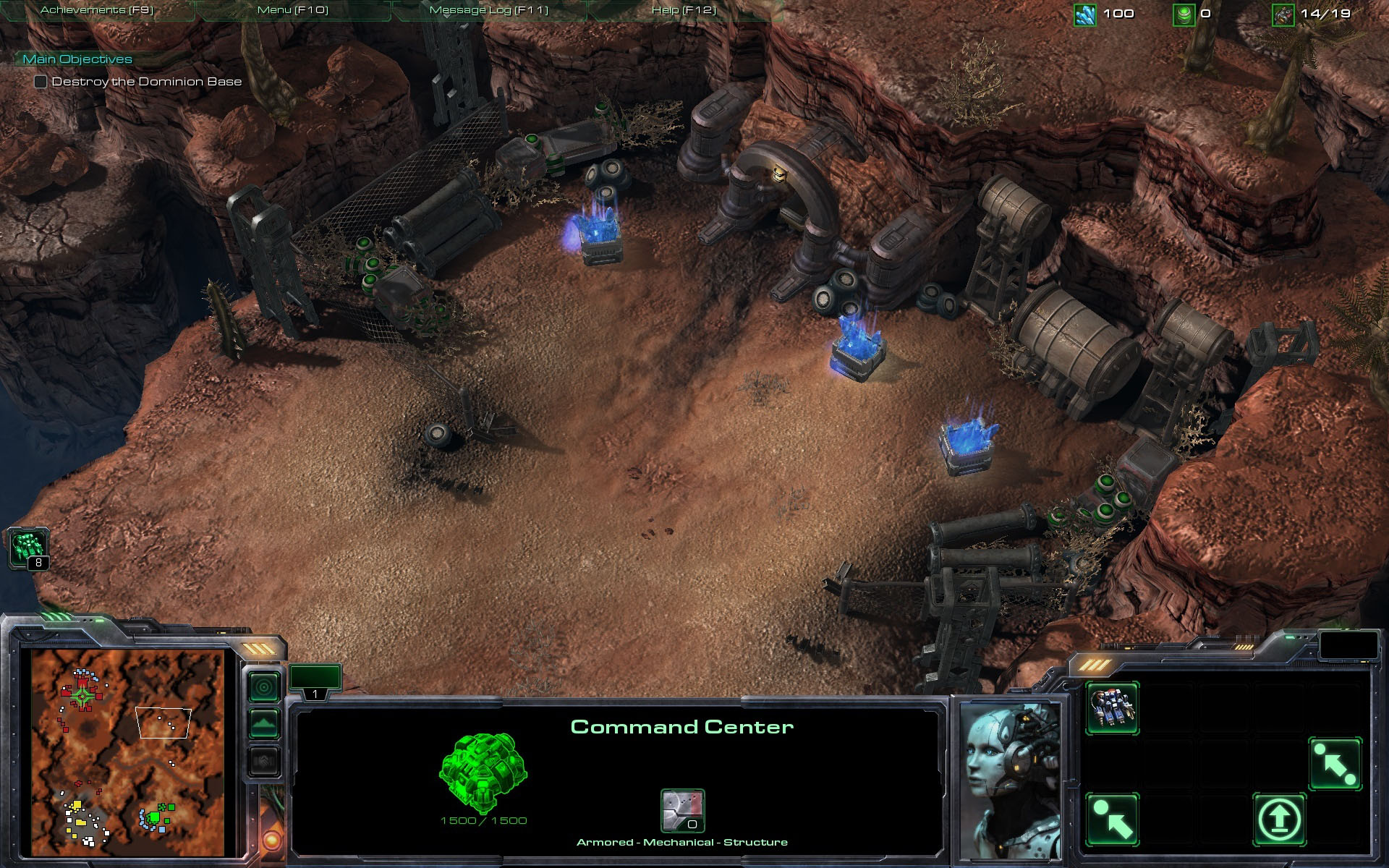The image size is (1389, 868).
Task: Click the Command Center wireframe icon
Action: pos(483,774)
